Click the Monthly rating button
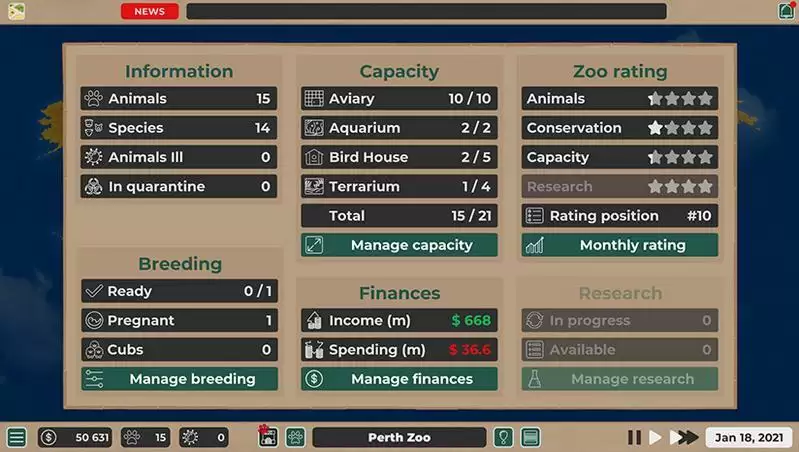799x452 pixels. coord(619,245)
